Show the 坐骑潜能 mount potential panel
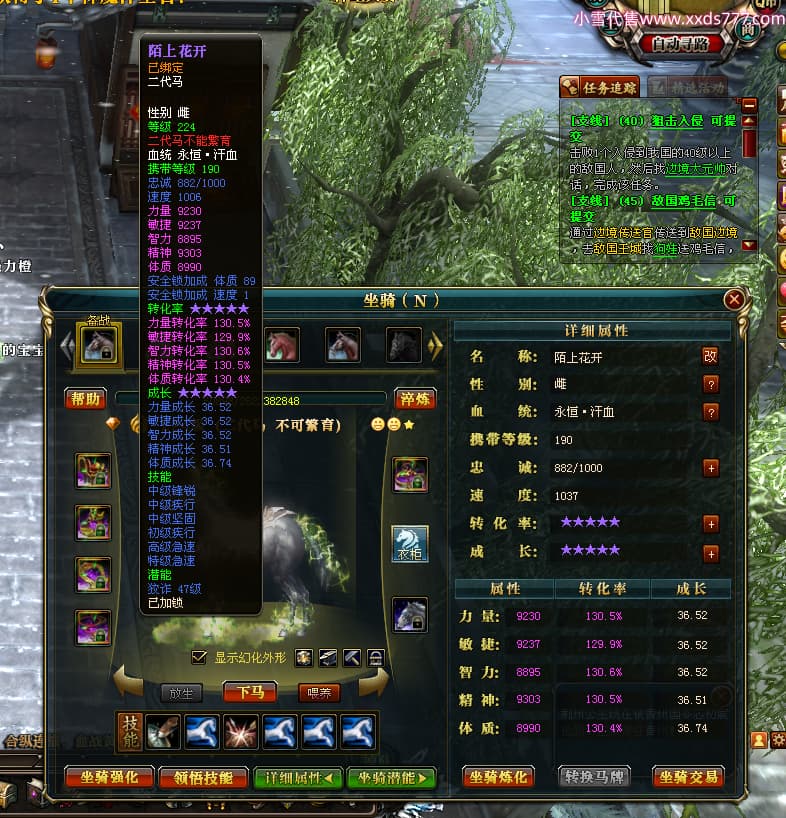 [x=391, y=777]
